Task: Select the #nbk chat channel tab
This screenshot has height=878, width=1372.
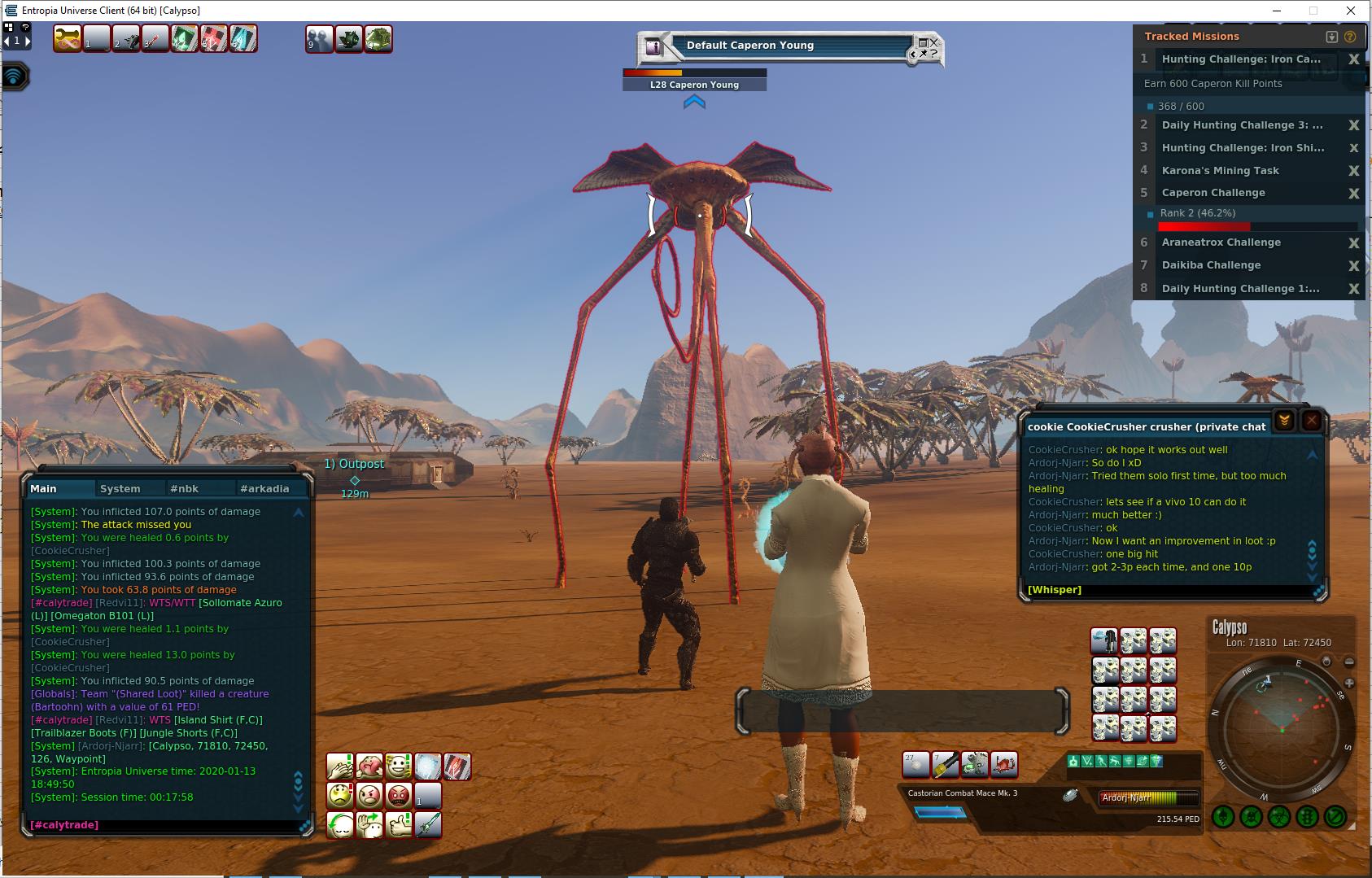Action: (x=185, y=489)
